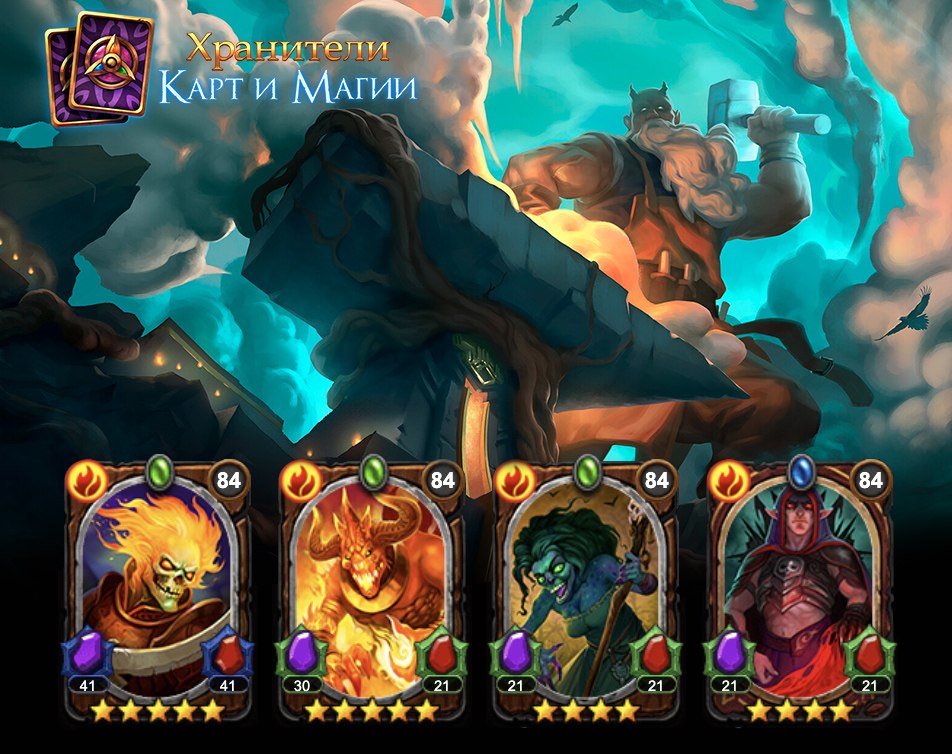Select the red-hooded warrior card
Image resolution: width=952 pixels, height=754 pixels.
800,590
